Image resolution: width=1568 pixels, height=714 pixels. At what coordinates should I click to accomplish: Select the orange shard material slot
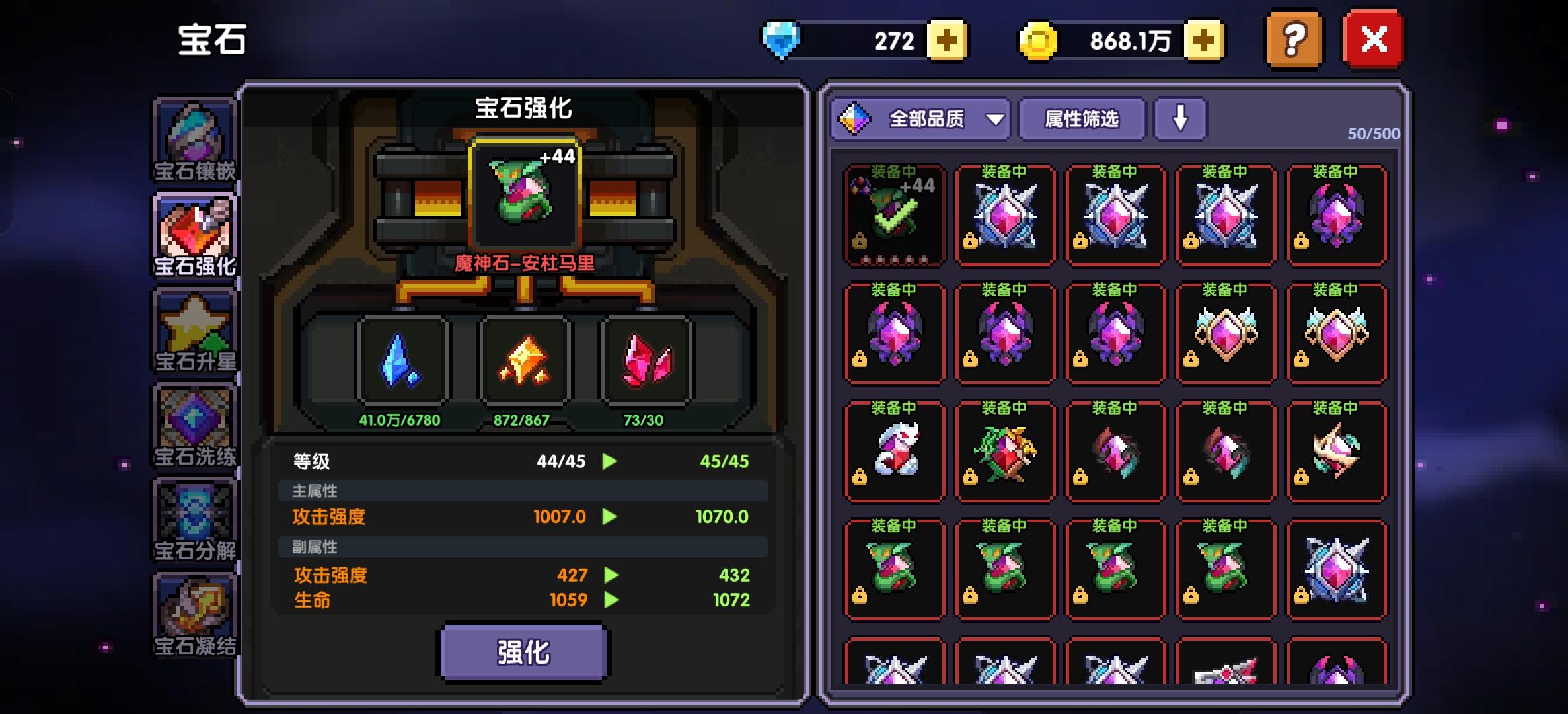coord(524,360)
